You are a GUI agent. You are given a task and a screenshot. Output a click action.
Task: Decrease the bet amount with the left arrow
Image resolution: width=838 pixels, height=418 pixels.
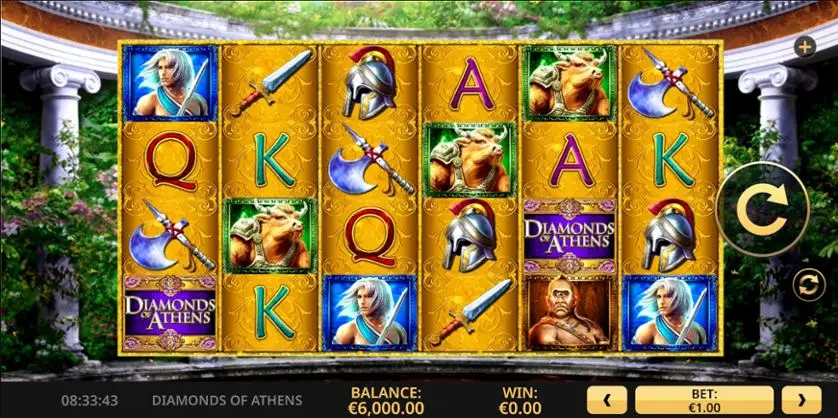(x=607, y=401)
